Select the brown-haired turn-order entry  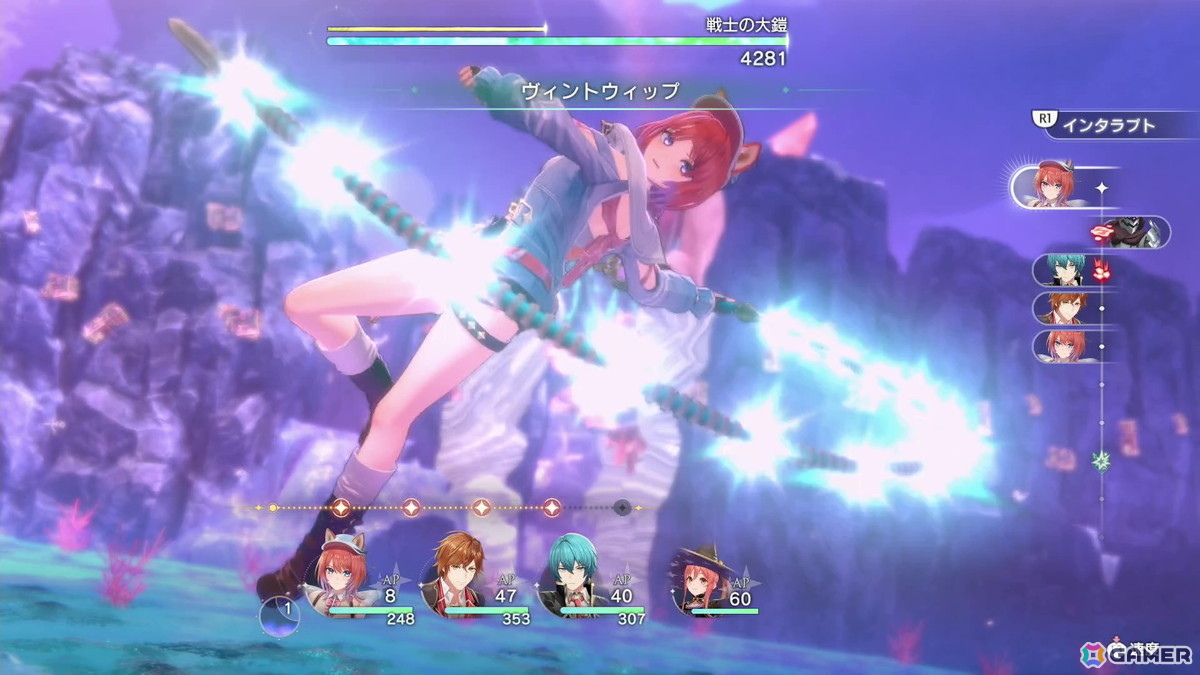[1060, 308]
